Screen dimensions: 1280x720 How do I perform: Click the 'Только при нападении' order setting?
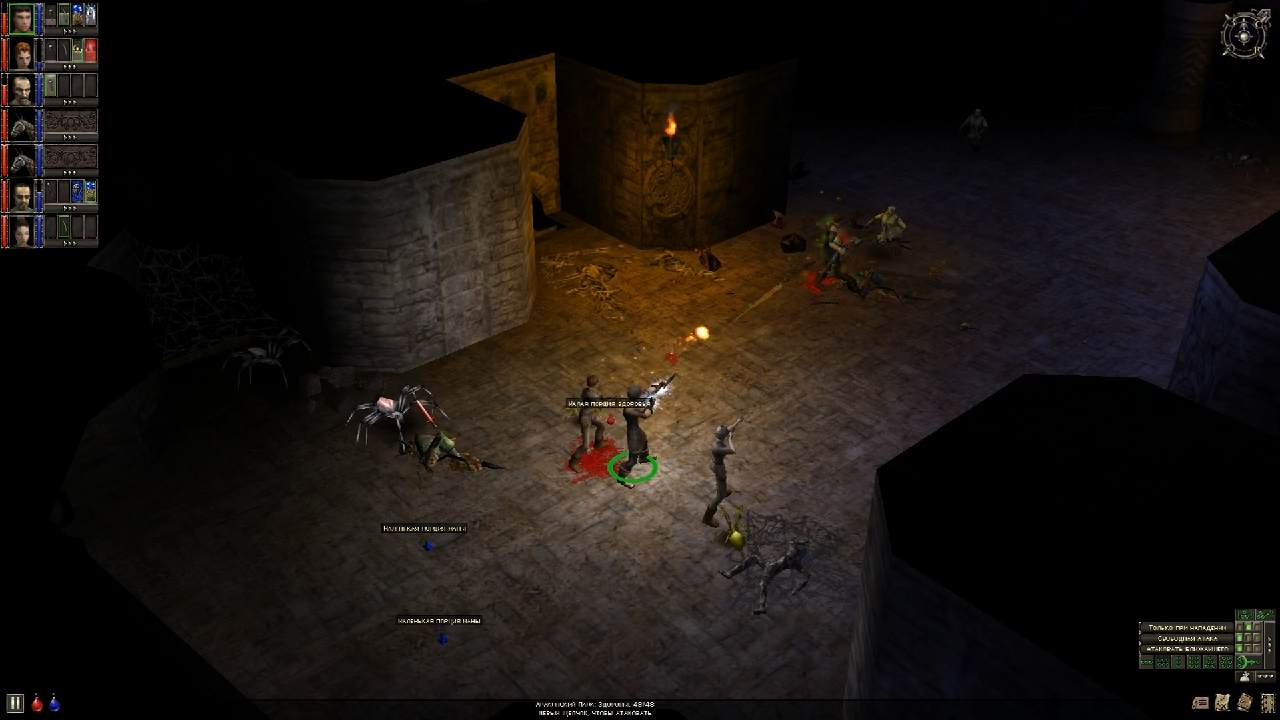pos(1187,627)
